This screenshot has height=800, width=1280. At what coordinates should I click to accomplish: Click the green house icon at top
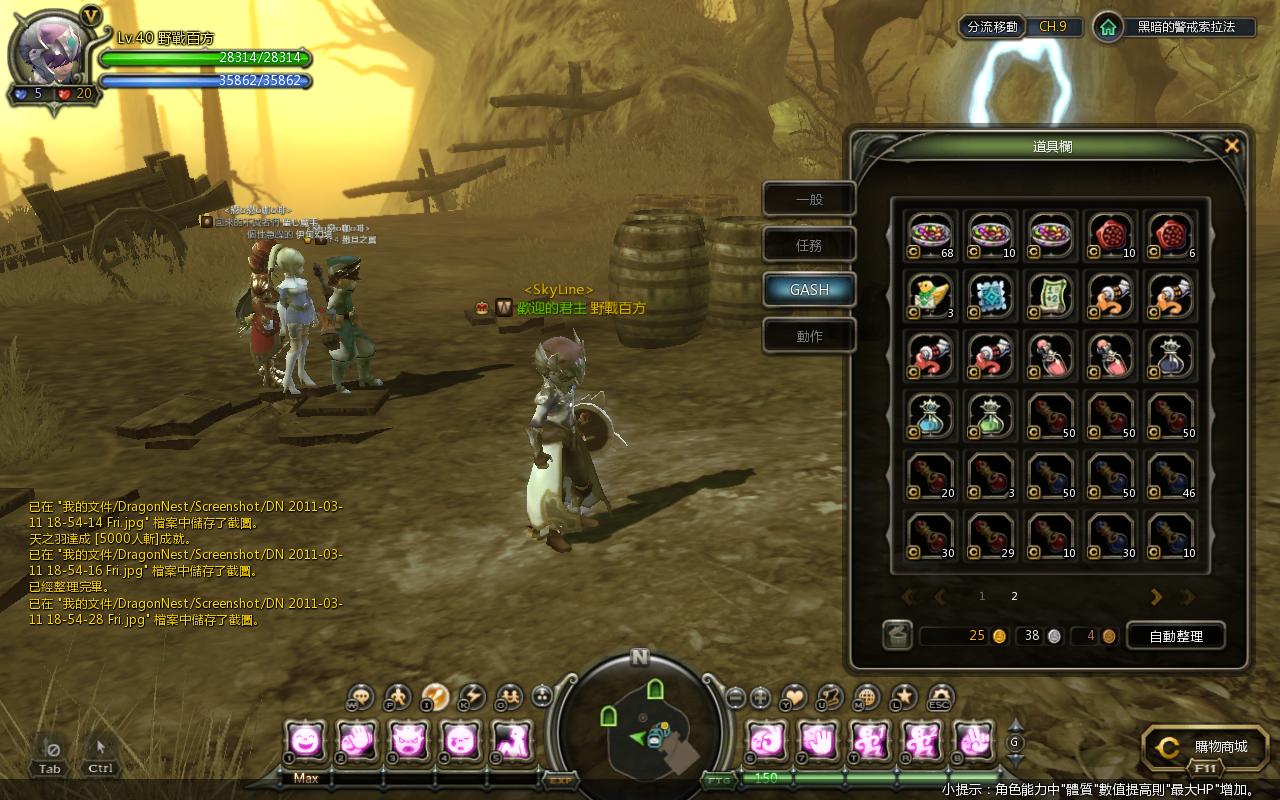coord(1107,27)
